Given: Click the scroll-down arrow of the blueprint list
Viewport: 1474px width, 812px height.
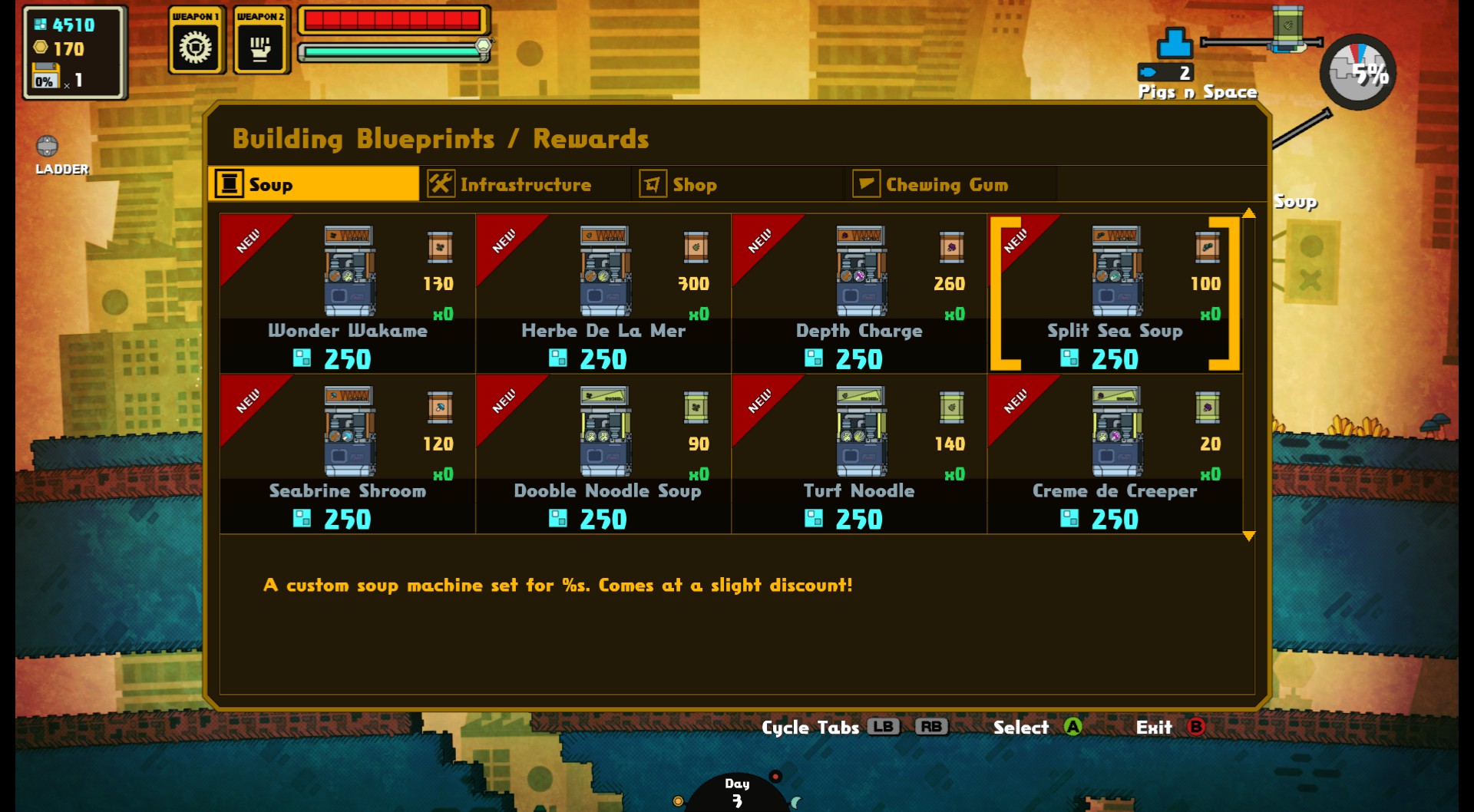Looking at the screenshot, I should pyautogui.click(x=1249, y=536).
